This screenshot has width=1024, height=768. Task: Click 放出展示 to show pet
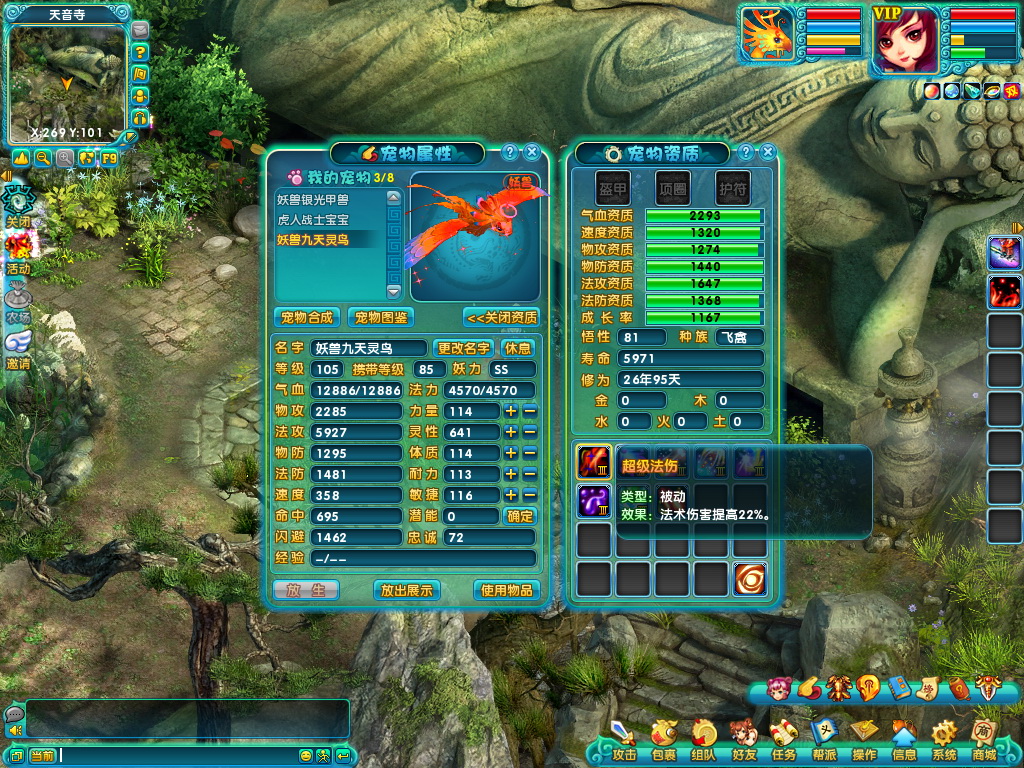[407, 590]
